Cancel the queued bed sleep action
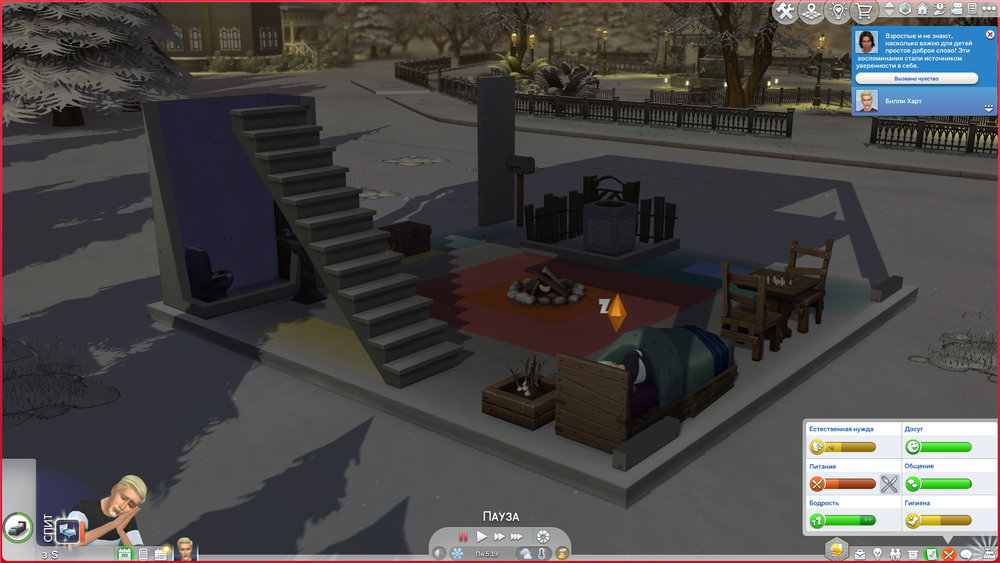Image resolution: width=1000 pixels, height=563 pixels. (18, 525)
